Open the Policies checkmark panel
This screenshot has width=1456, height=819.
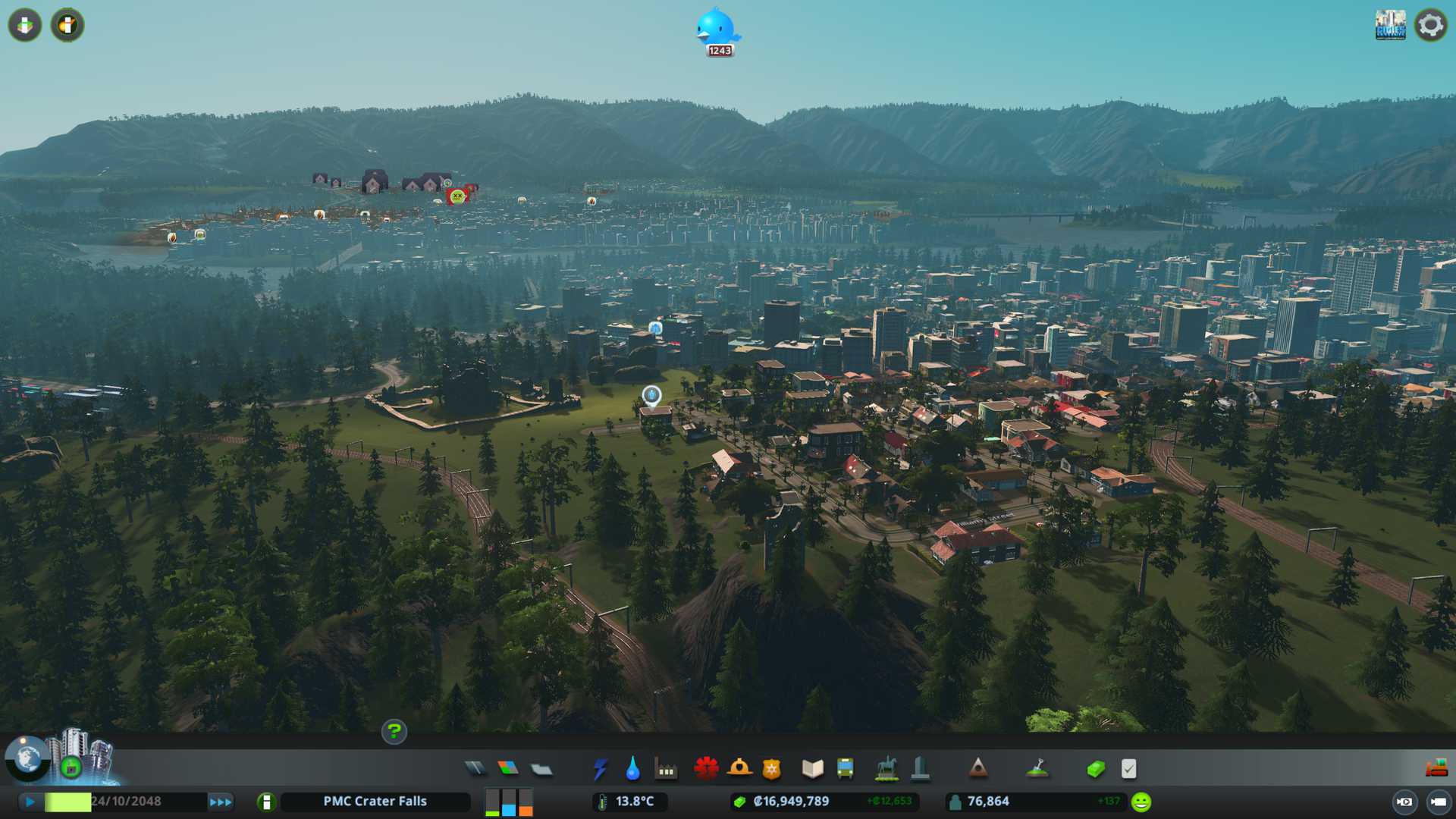click(x=1128, y=769)
